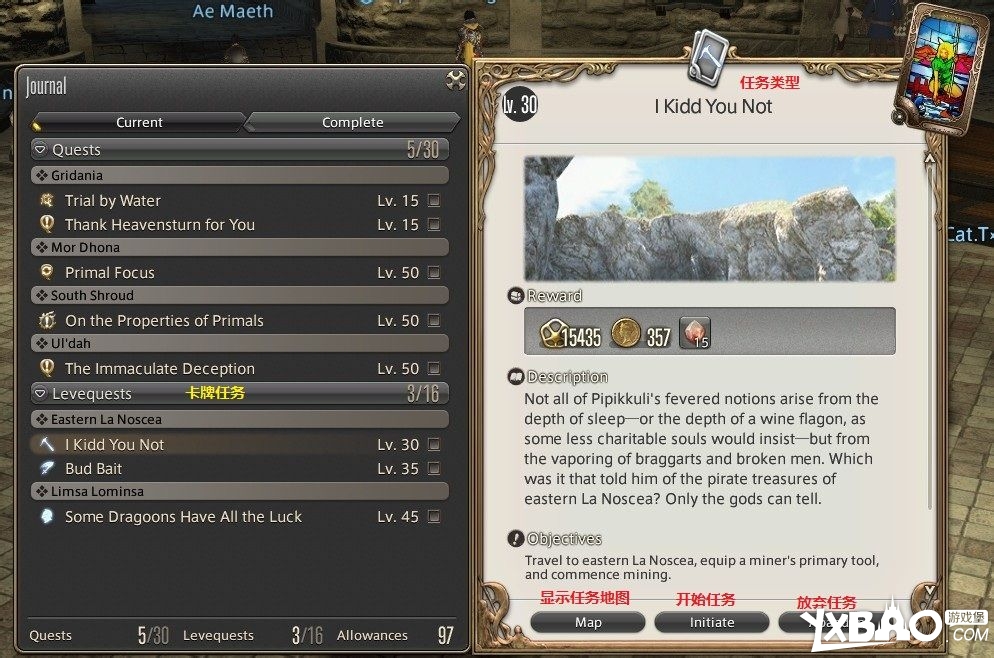994x658 pixels.
Task: Toggle The Immaculate Deception checkbox
Action: pyautogui.click(x=434, y=369)
